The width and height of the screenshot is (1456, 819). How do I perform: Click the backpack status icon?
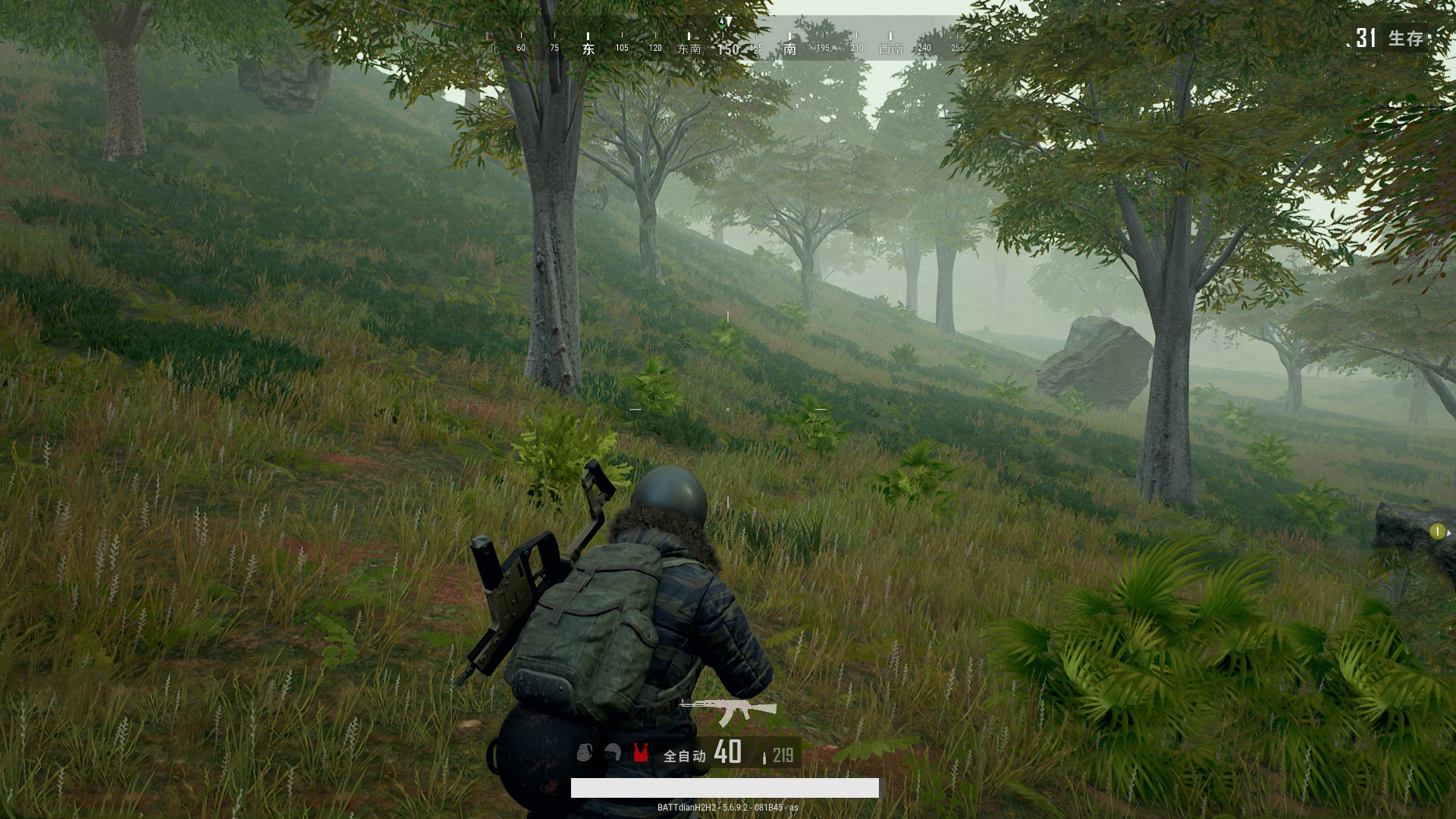coord(584,752)
